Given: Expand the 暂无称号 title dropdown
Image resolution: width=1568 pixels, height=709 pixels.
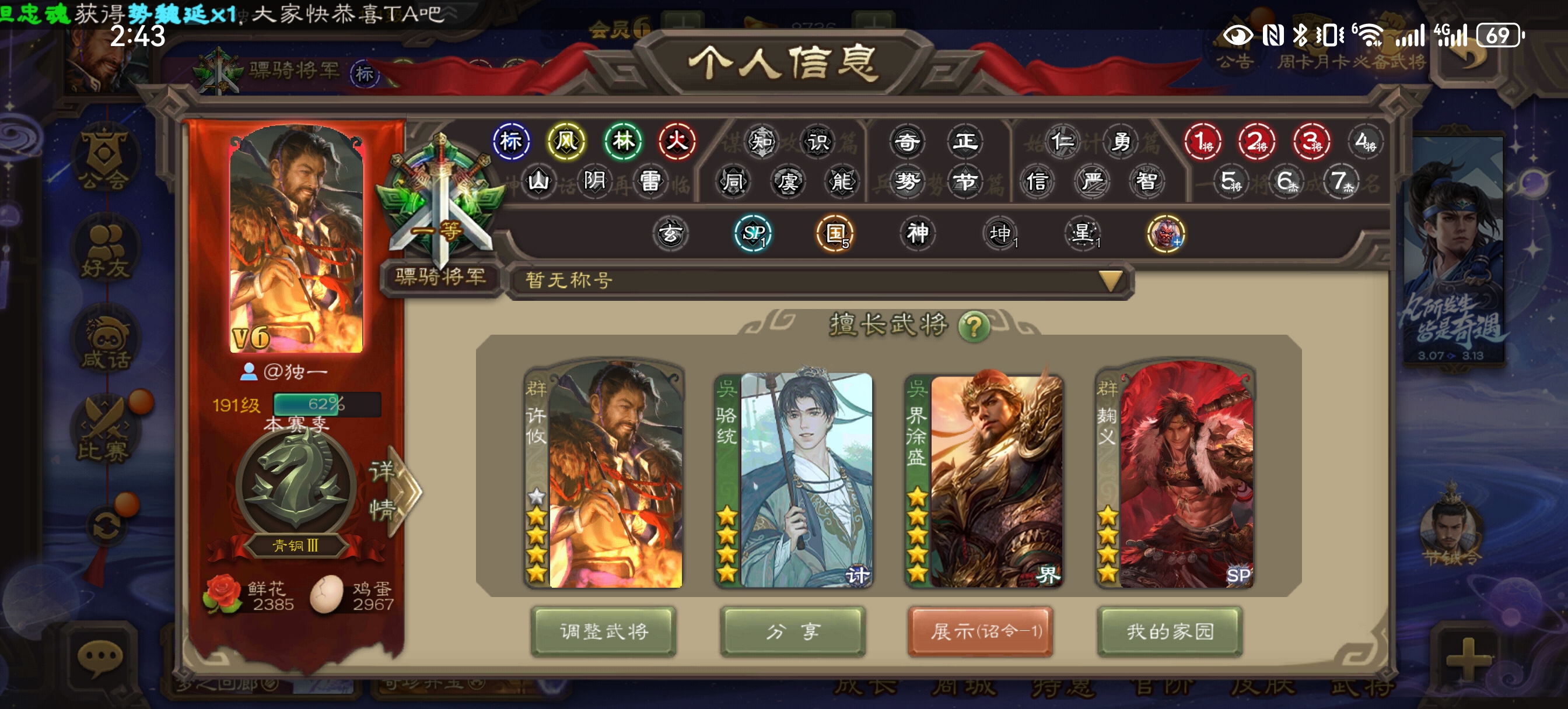Looking at the screenshot, I should click(x=1110, y=280).
